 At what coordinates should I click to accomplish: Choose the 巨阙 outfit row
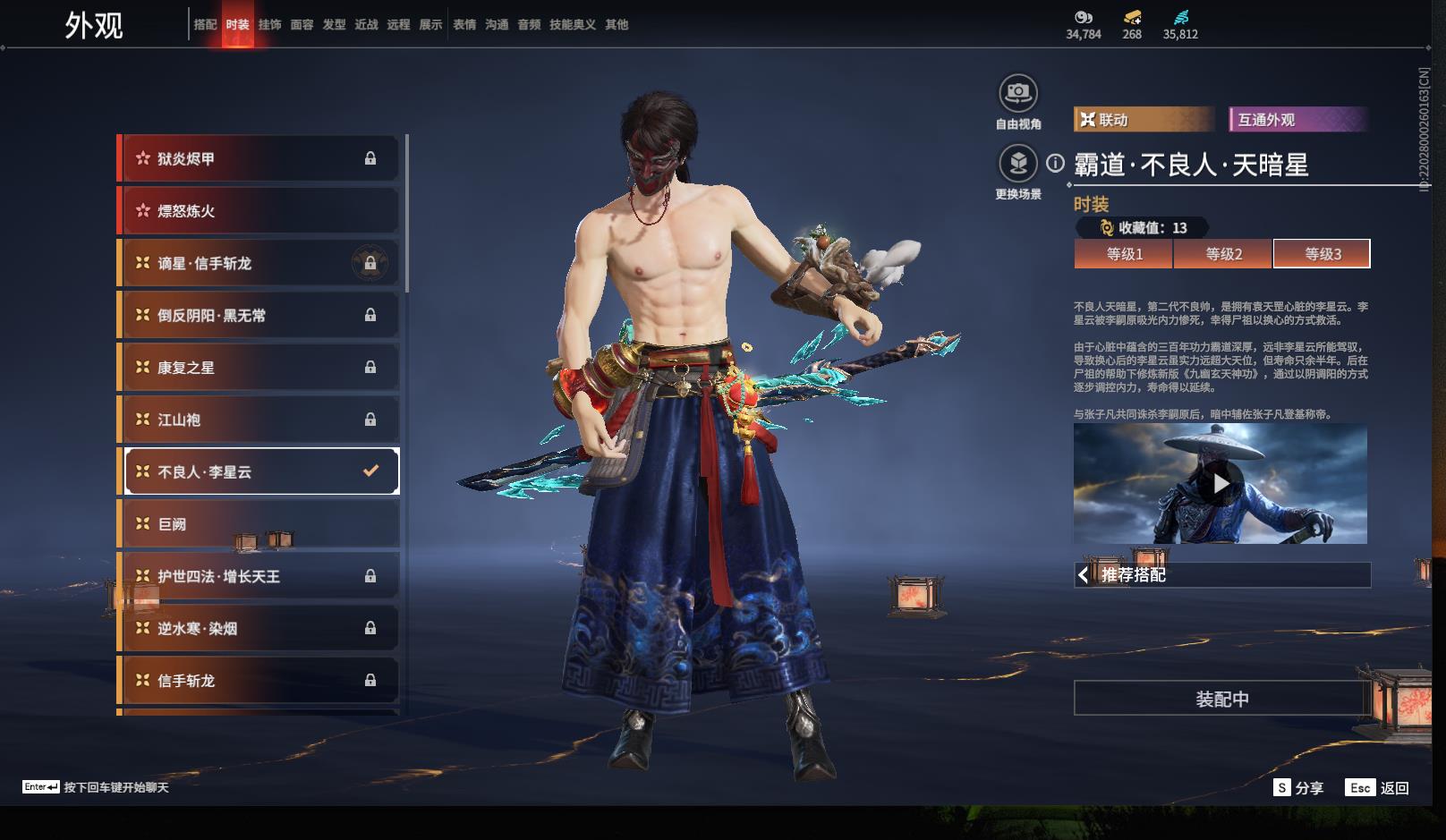(259, 524)
